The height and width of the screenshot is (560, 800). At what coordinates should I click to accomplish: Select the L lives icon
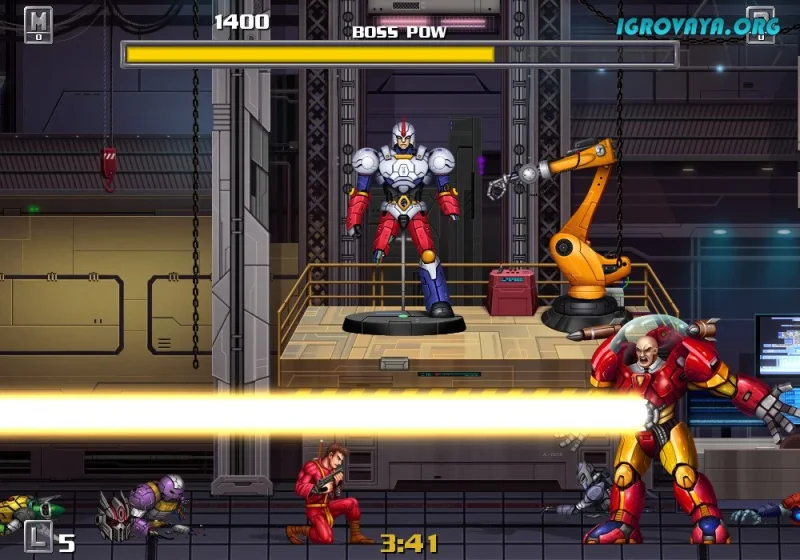coord(38,537)
